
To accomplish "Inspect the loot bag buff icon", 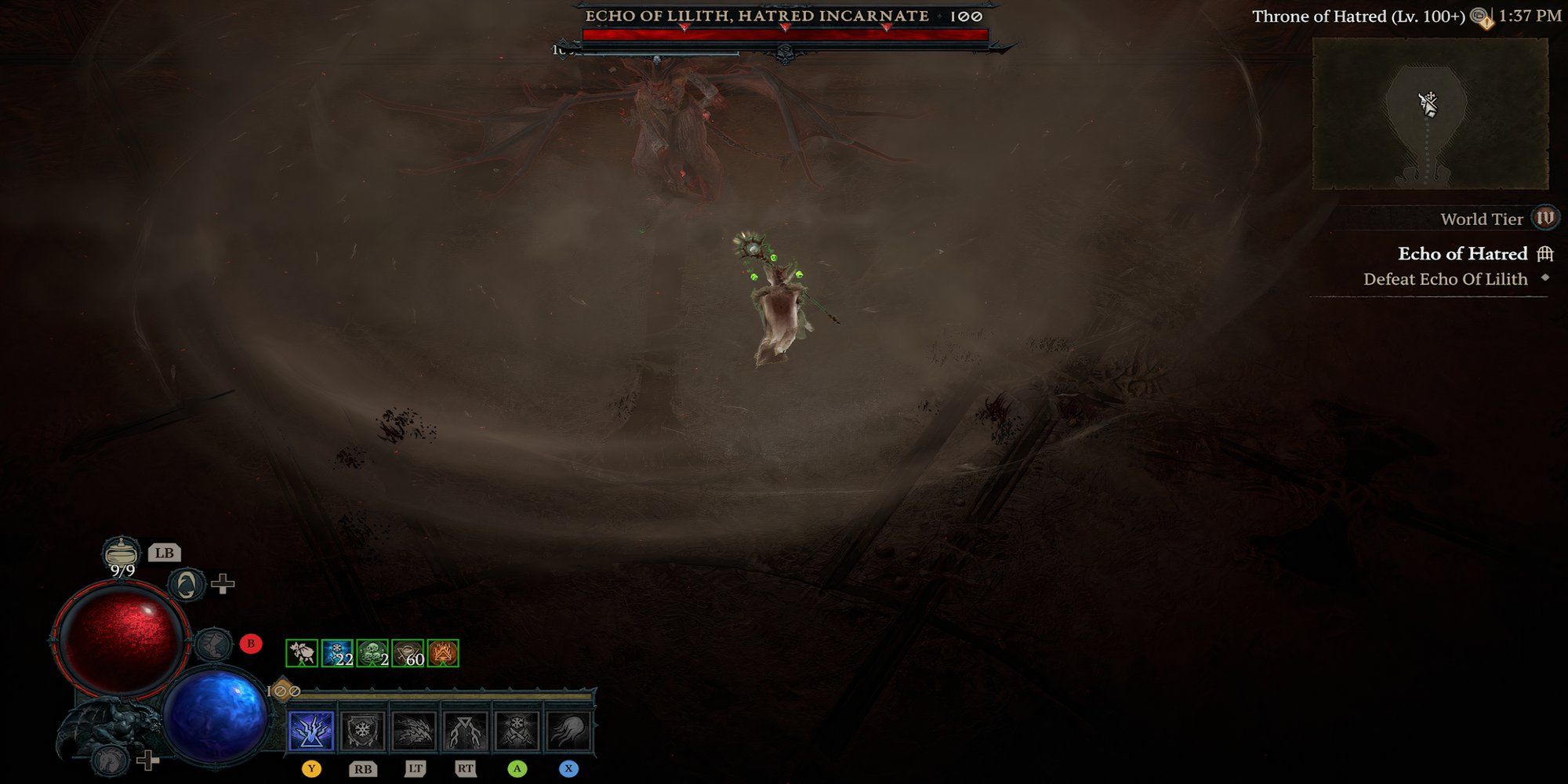I will coord(302,653).
